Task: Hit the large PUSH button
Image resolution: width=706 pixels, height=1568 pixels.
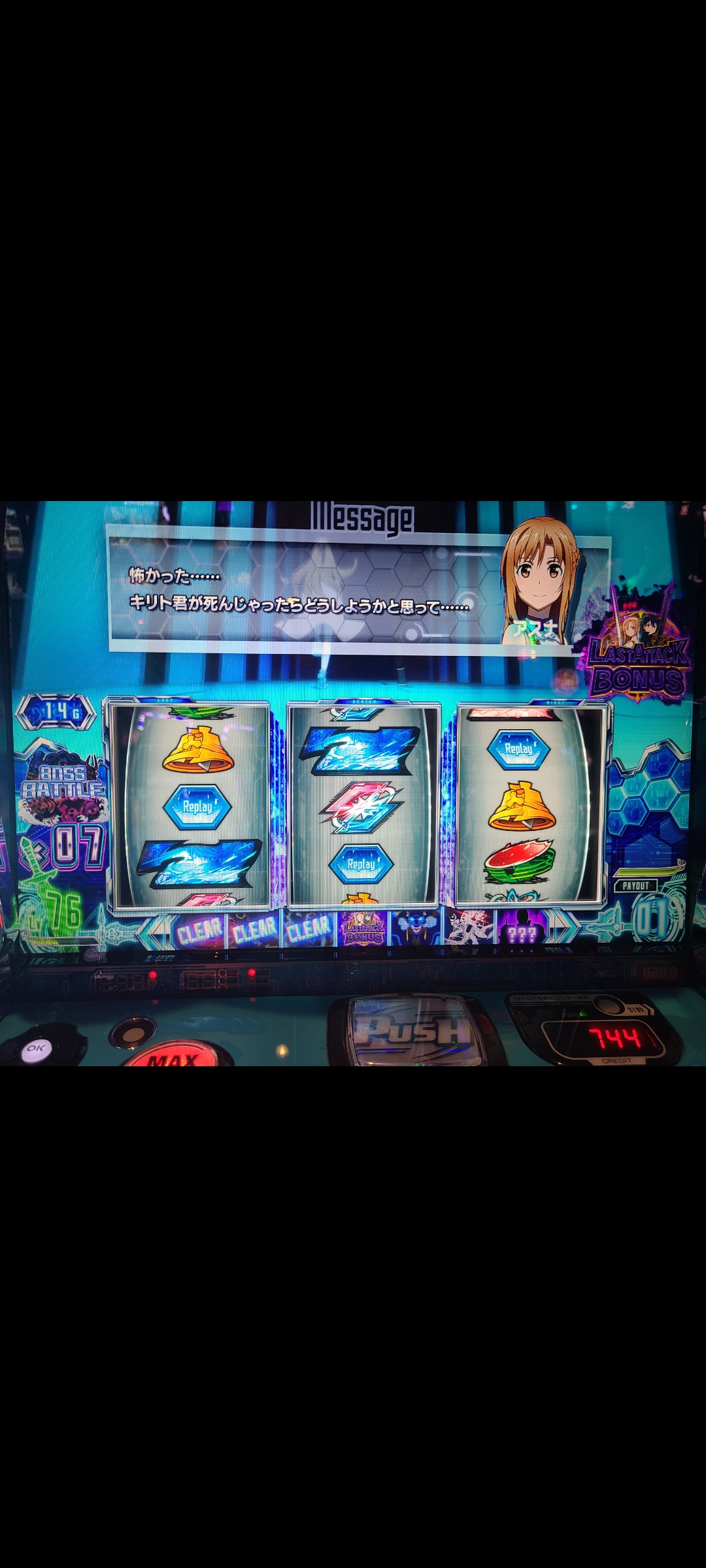Action: click(x=416, y=1030)
